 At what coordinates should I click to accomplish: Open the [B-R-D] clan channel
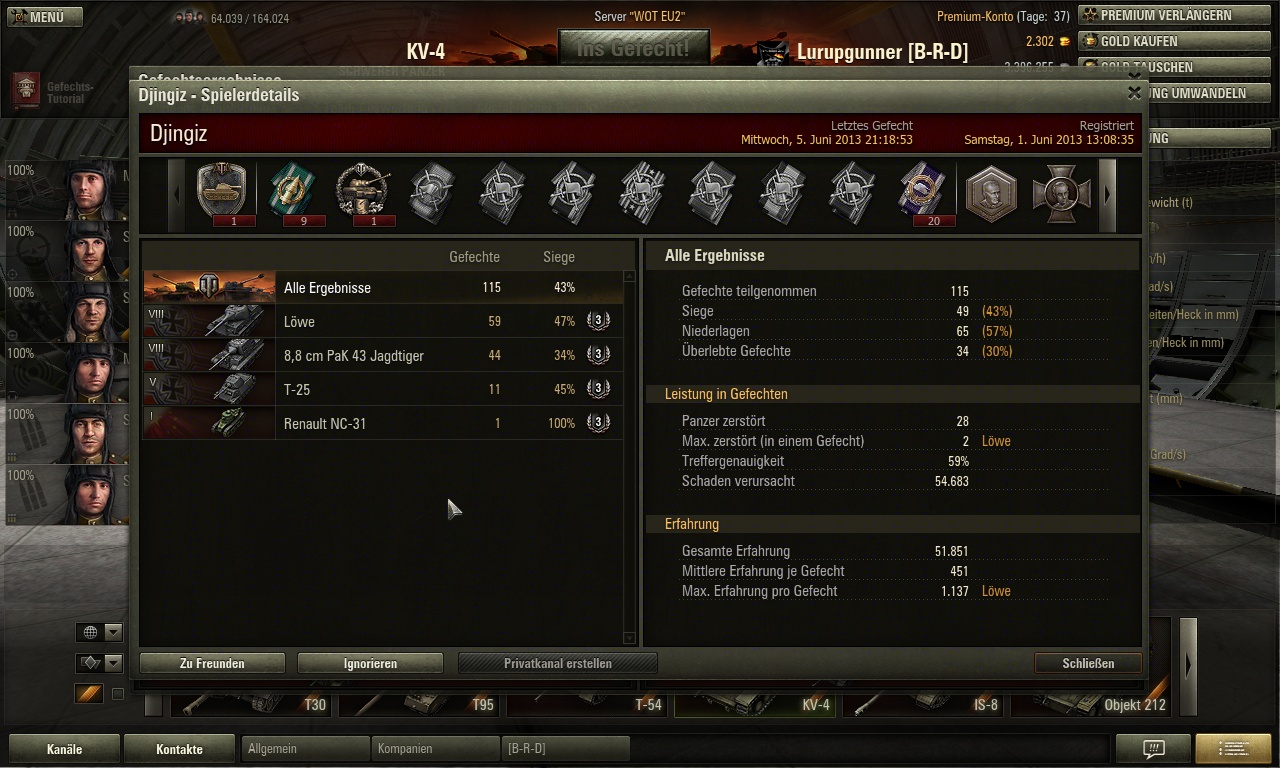565,748
